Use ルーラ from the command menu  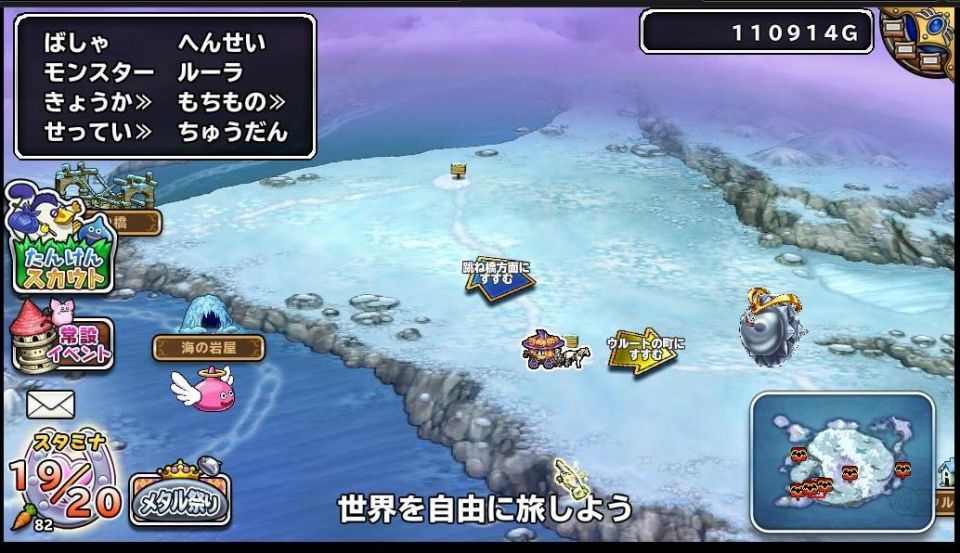tap(210, 73)
